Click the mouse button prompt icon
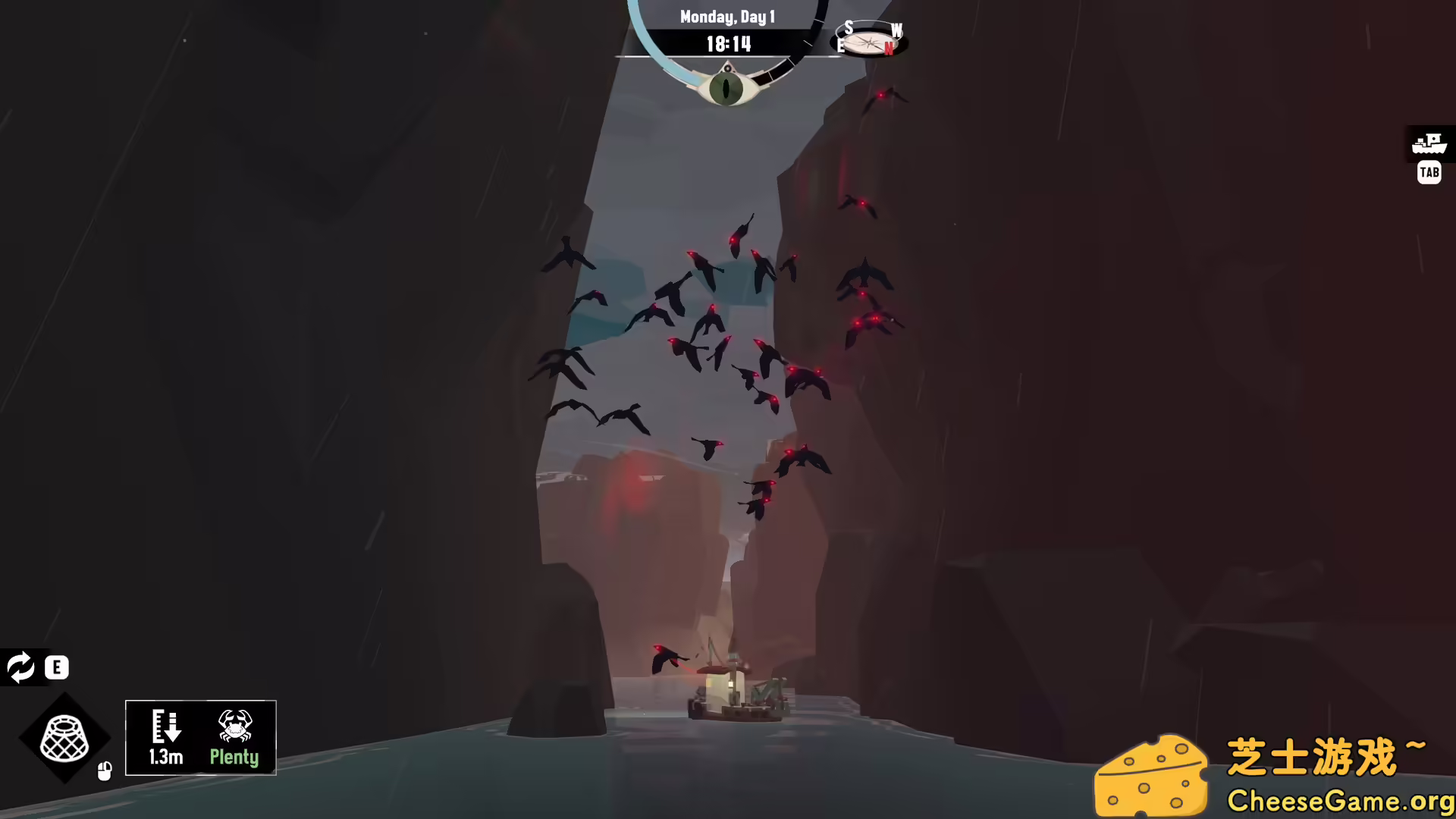Image resolution: width=1456 pixels, height=819 pixels. (105, 770)
